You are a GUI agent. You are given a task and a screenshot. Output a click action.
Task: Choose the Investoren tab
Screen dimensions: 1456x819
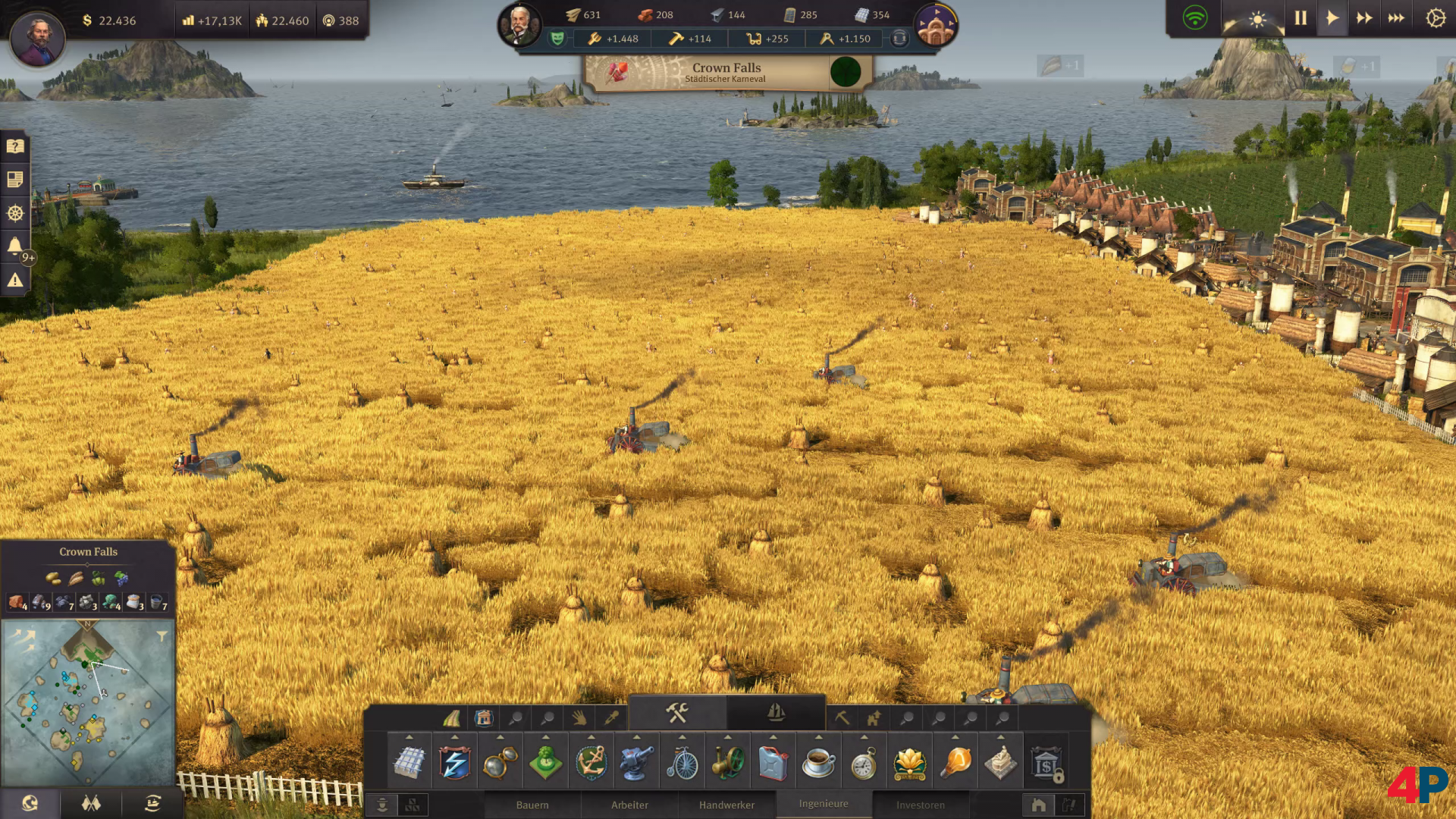click(x=921, y=805)
